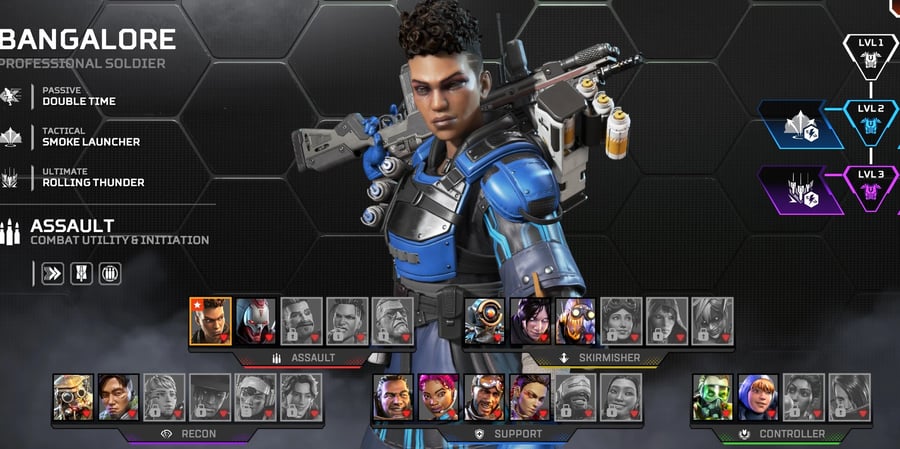Select the Gibraltar legend portrait
900x449 pixels.
pos(393,397)
